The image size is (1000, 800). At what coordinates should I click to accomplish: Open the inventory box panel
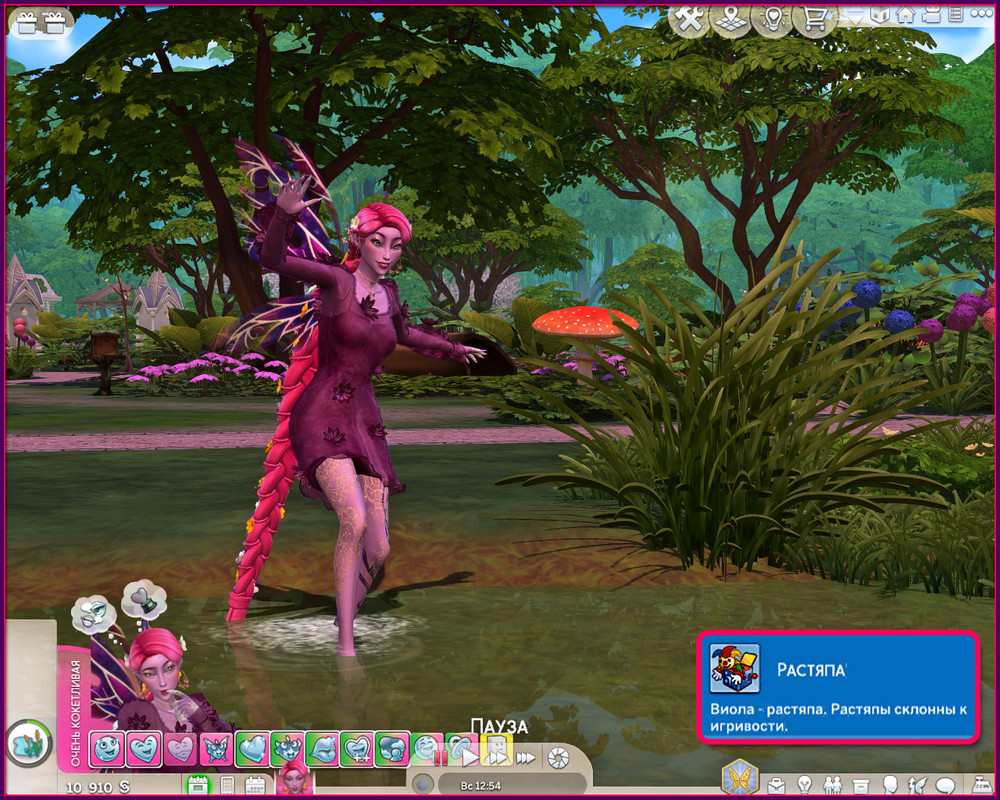(859, 785)
